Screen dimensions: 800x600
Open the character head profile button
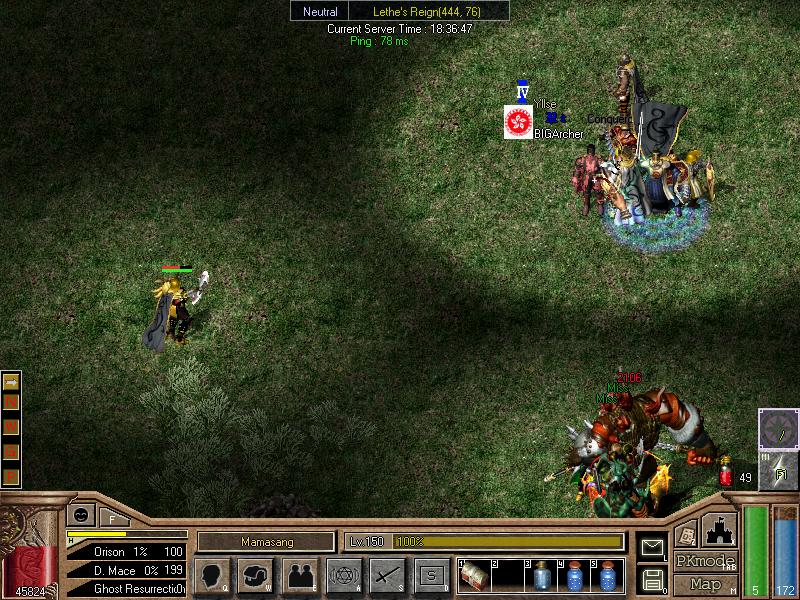point(212,576)
